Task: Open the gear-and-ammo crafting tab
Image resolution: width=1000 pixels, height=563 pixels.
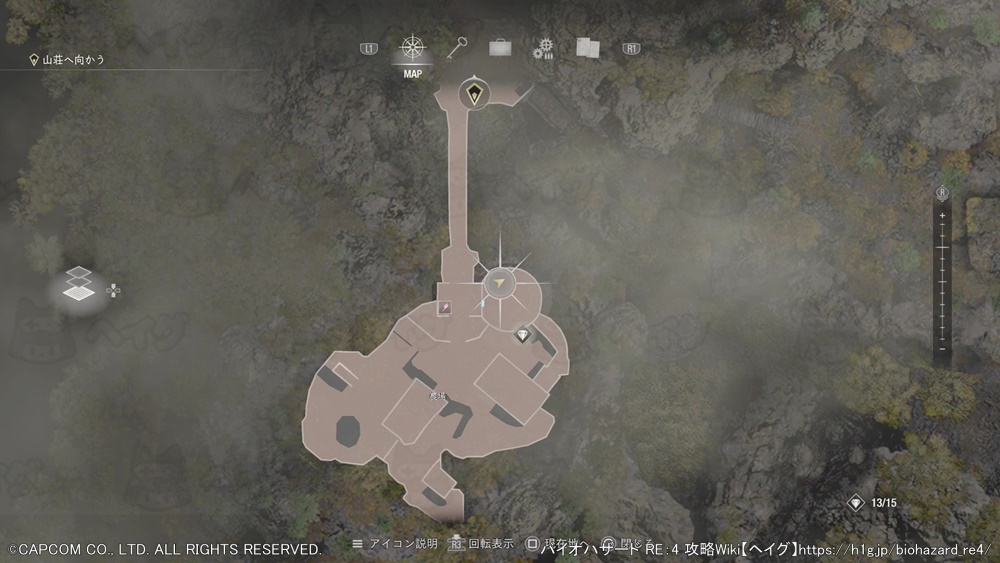Action: click(x=543, y=48)
